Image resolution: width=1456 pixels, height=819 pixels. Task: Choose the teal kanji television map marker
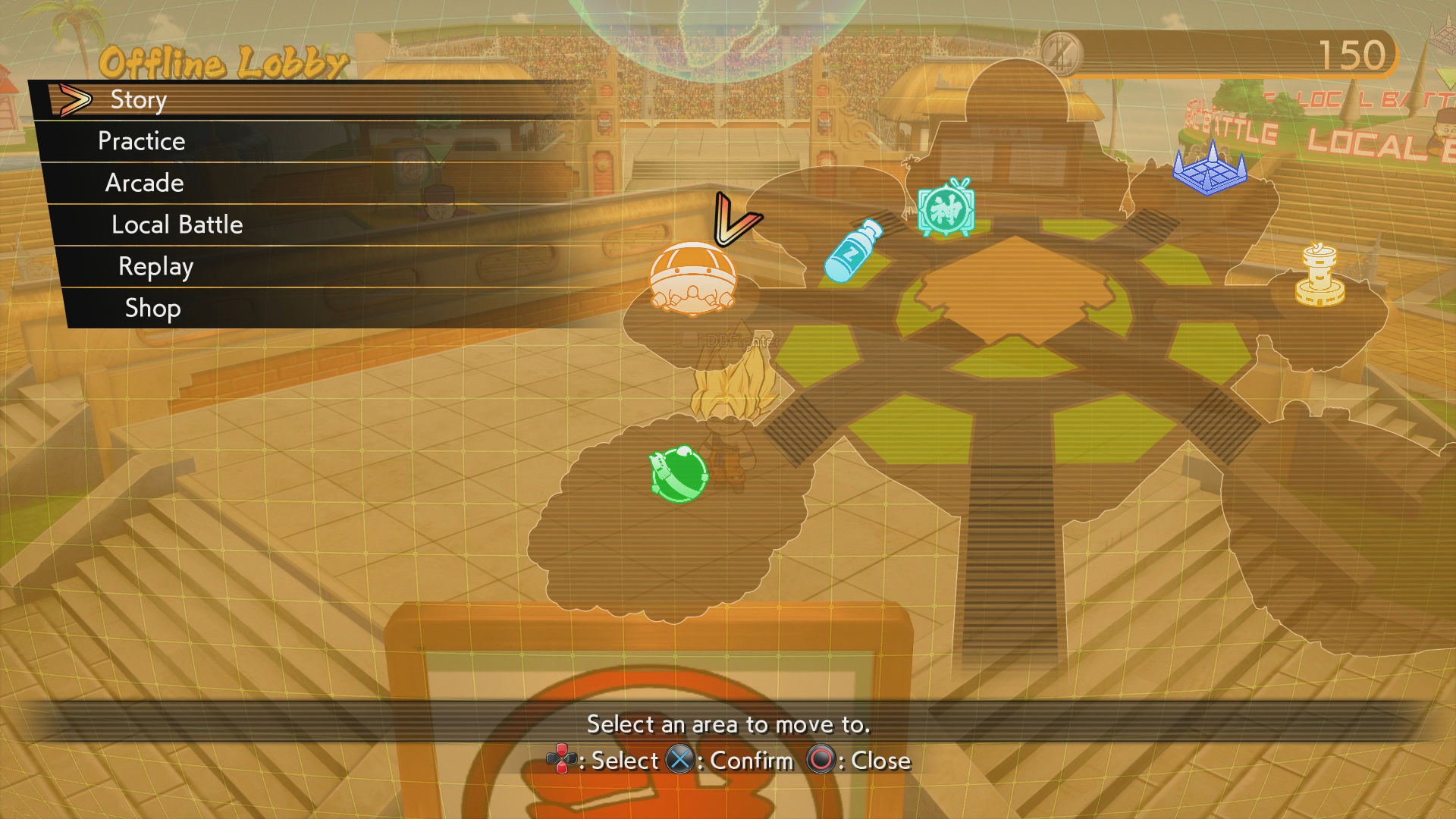click(x=945, y=208)
